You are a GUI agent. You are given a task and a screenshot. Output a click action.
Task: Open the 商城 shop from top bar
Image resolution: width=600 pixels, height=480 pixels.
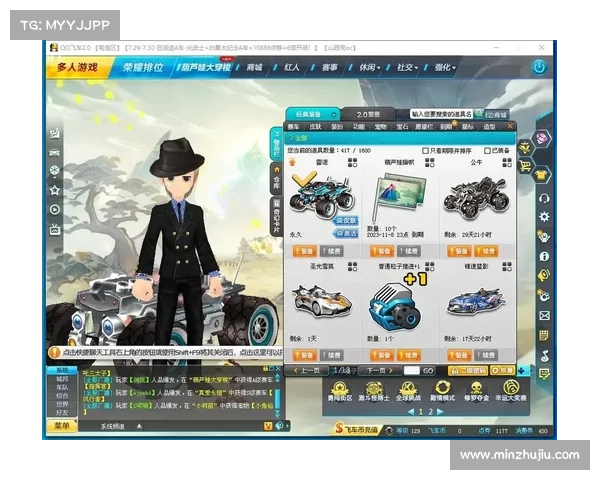255,67
